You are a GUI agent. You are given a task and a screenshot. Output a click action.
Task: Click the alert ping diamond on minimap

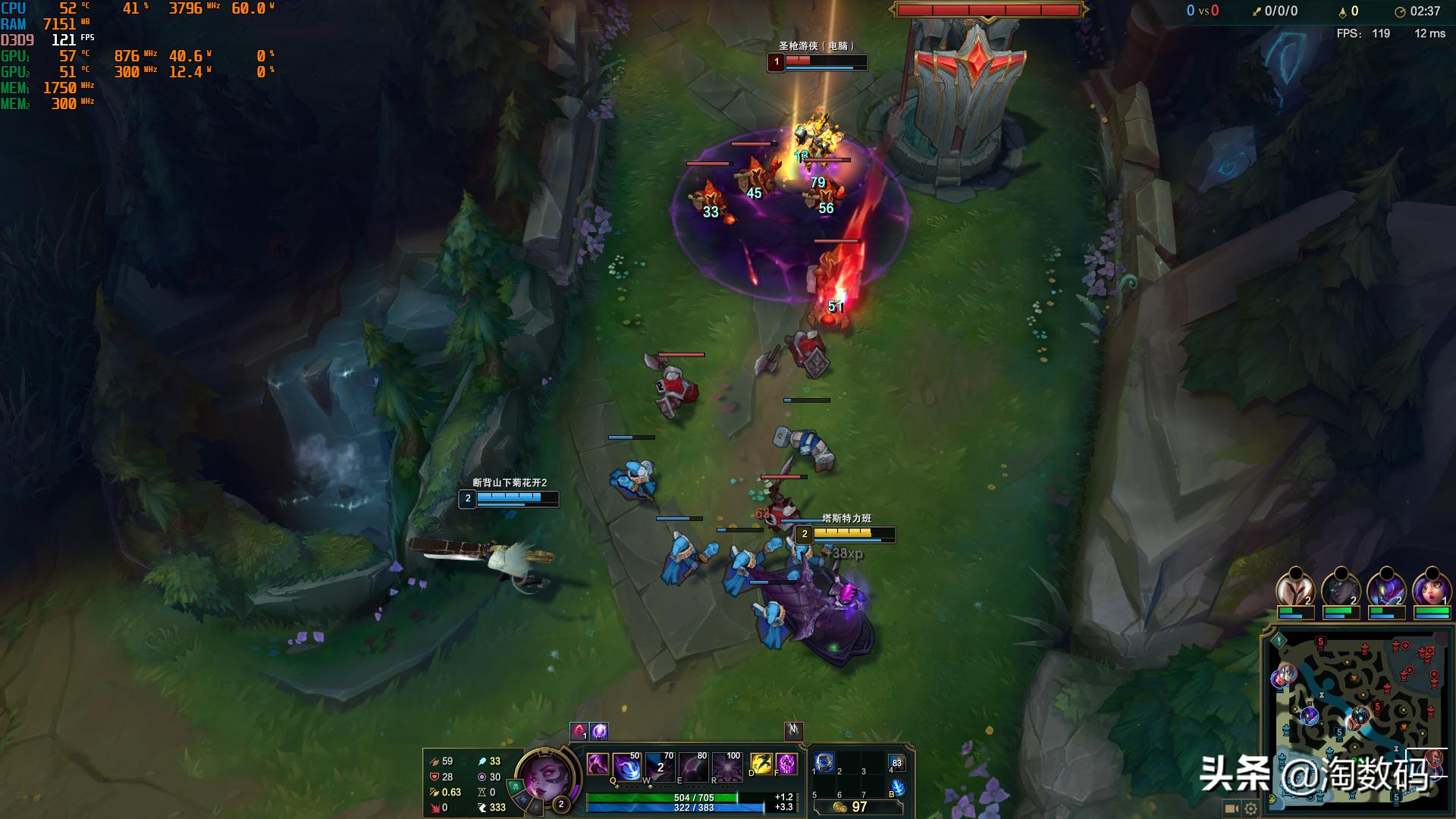[x=1279, y=641]
